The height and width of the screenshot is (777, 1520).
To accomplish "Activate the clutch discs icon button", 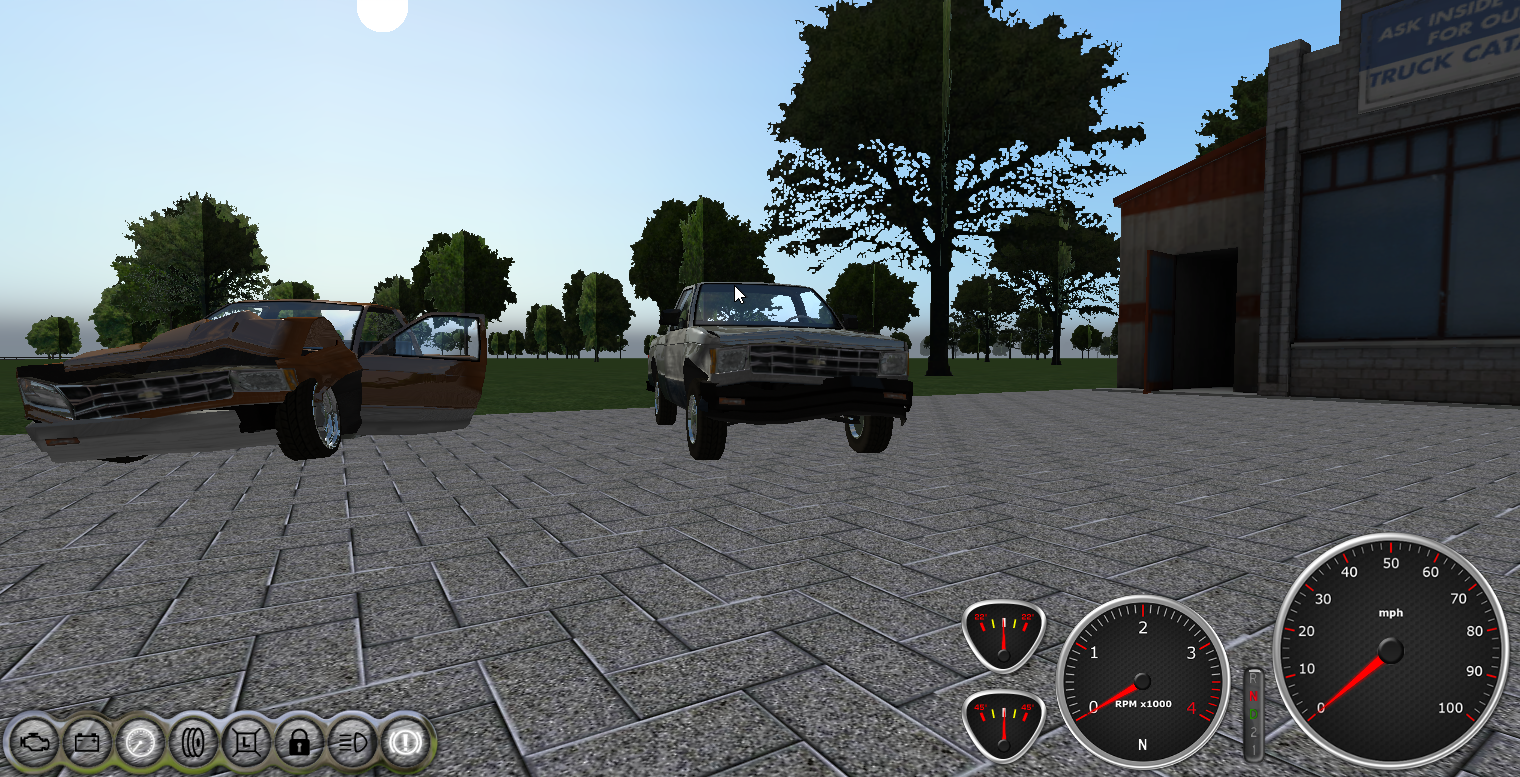I will click(193, 742).
